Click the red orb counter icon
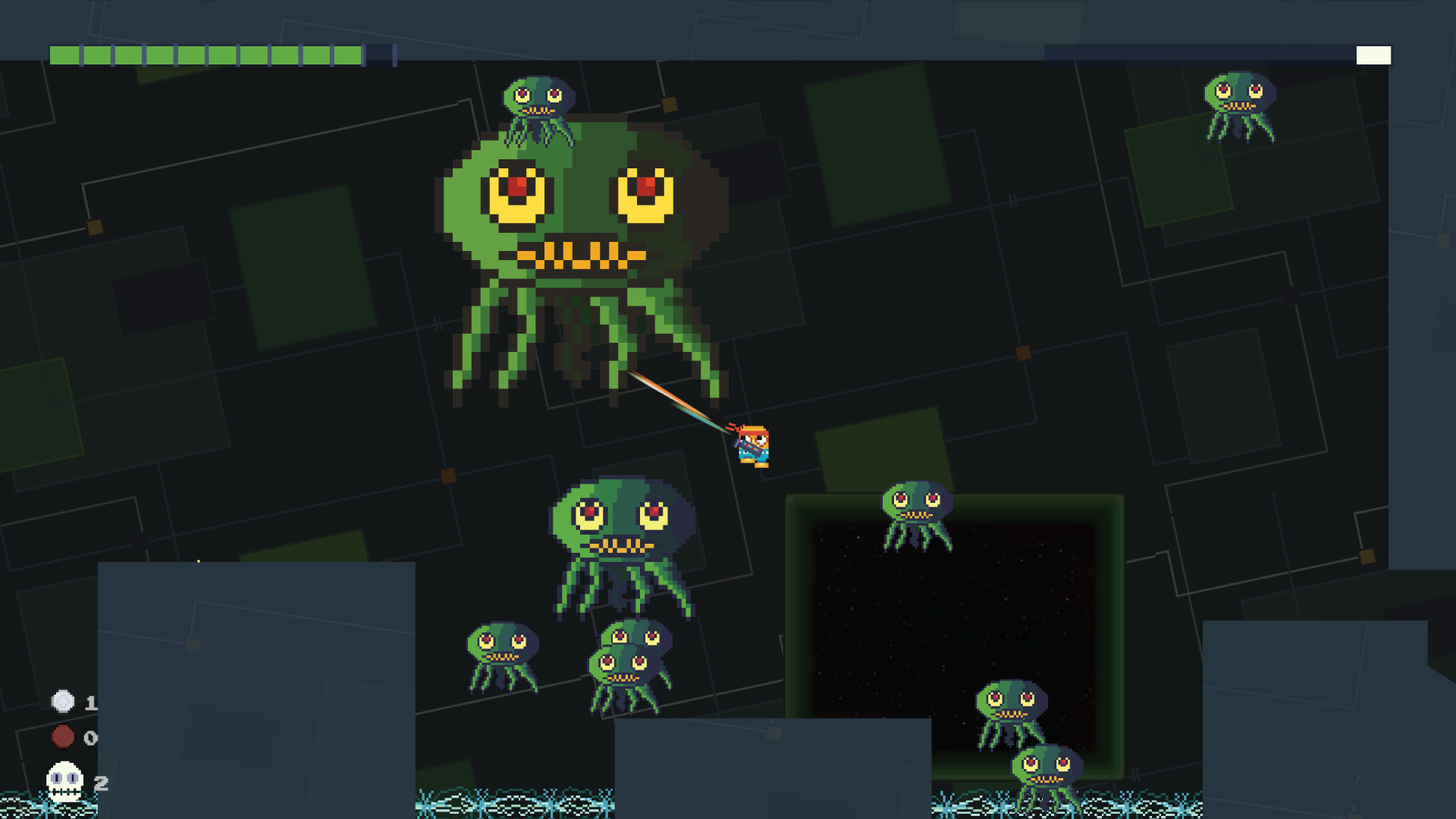 (62, 736)
